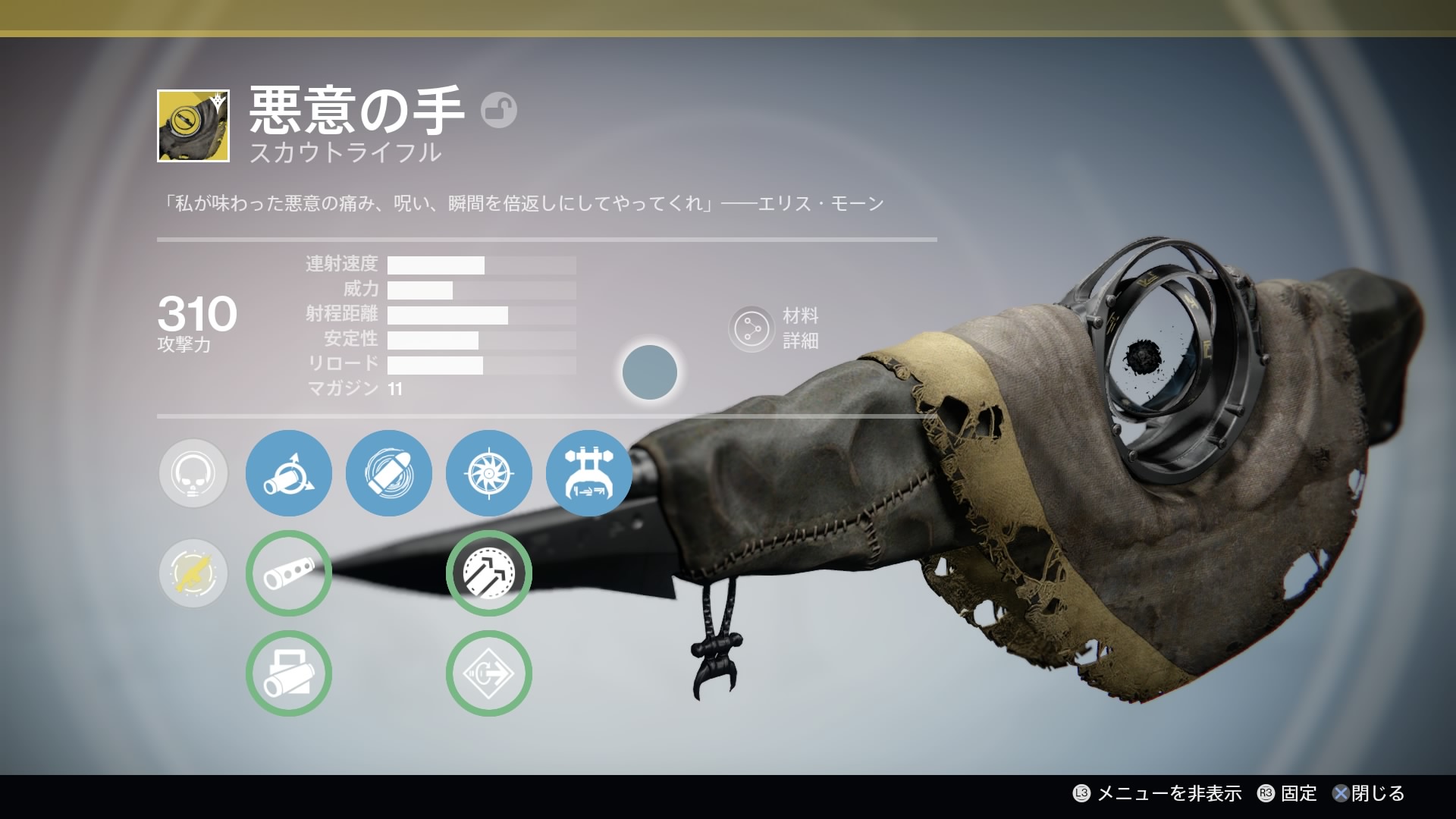The height and width of the screenshot is (819, 1456).
Task: Choose the blue barrel-with-arrows perk node
Action: (x=289, y=473)
